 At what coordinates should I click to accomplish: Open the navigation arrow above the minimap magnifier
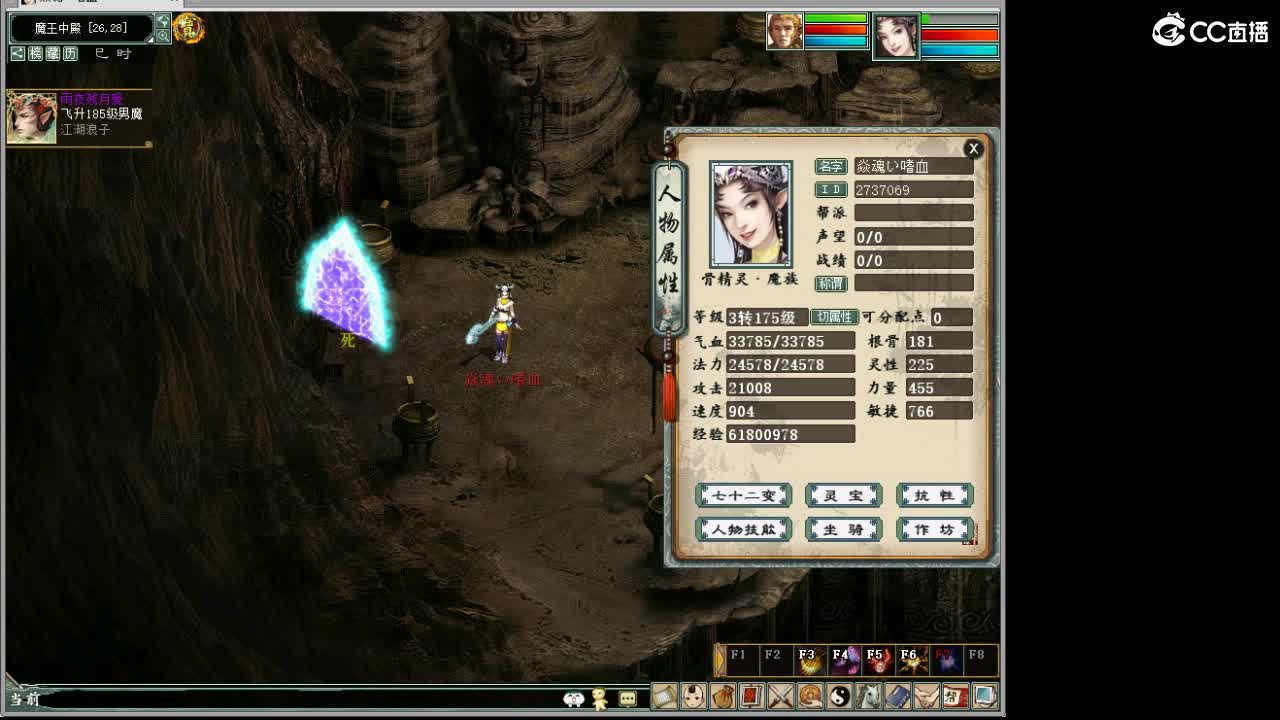163,19
